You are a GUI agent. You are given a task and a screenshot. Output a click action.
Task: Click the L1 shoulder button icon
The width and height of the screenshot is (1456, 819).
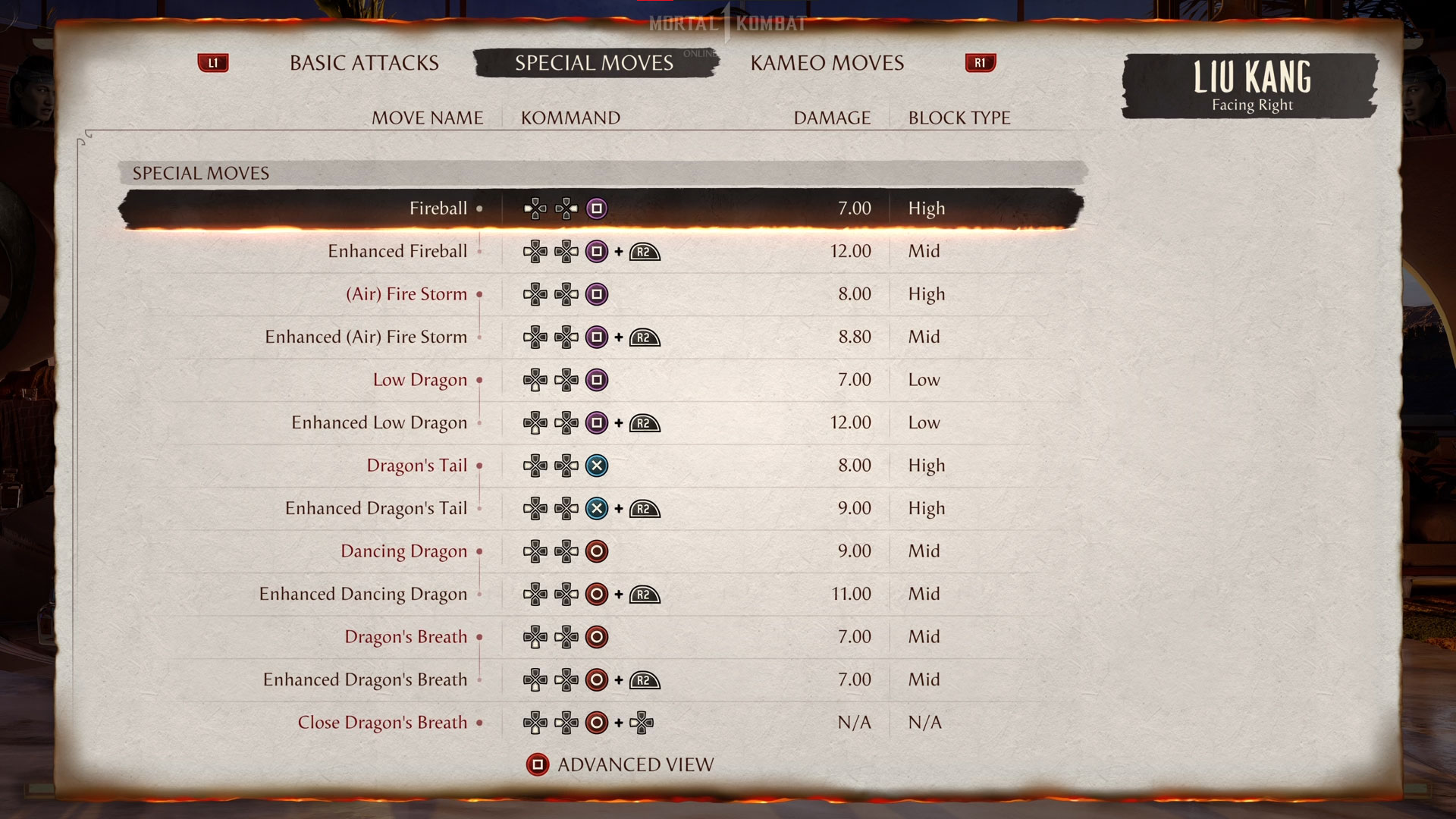coord(214,63)
